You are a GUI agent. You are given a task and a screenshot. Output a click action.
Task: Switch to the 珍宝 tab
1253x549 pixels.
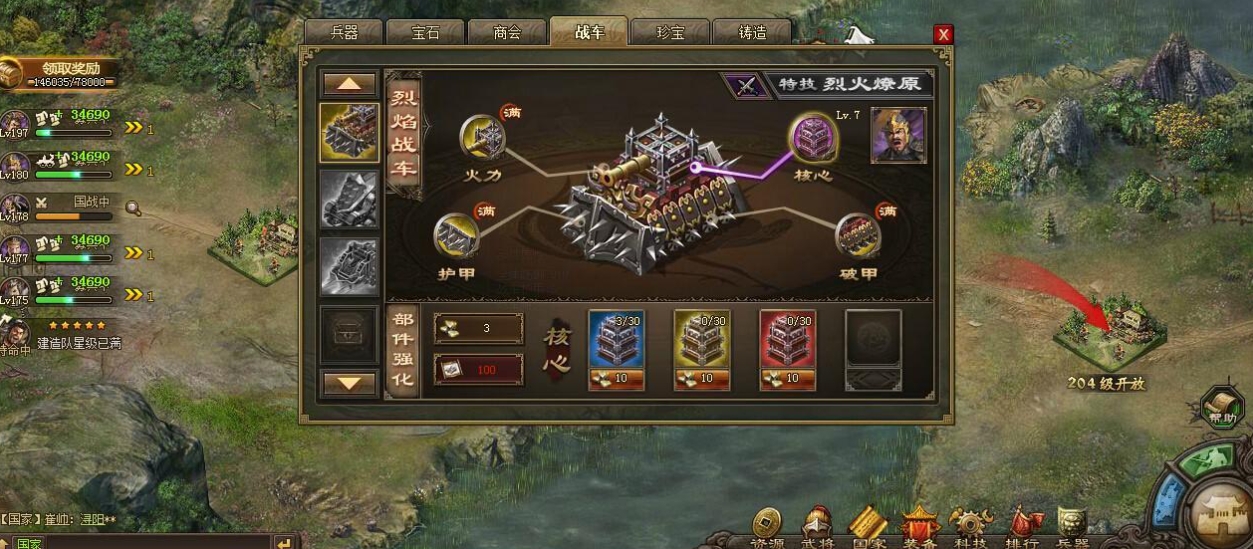pyautogui.click(x=670, y=32)
